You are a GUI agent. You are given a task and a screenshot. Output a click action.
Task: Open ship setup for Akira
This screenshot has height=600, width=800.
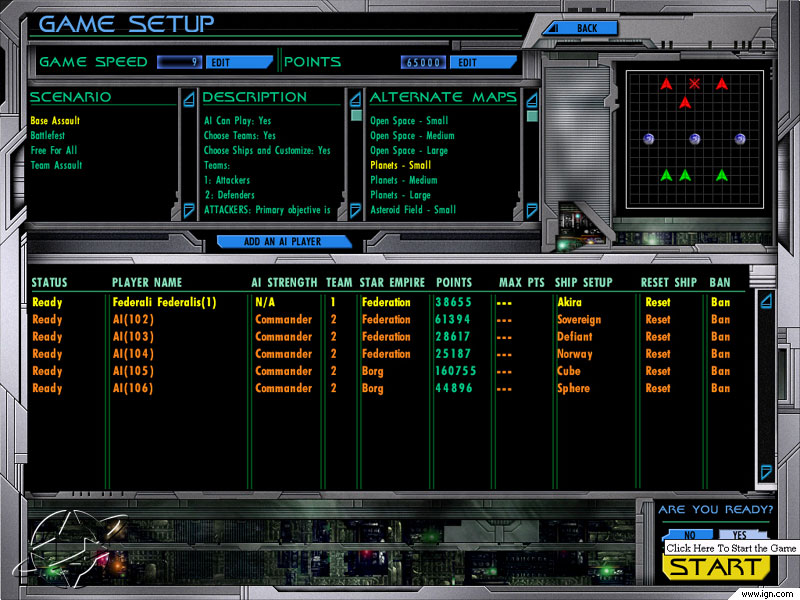point(568,302)
